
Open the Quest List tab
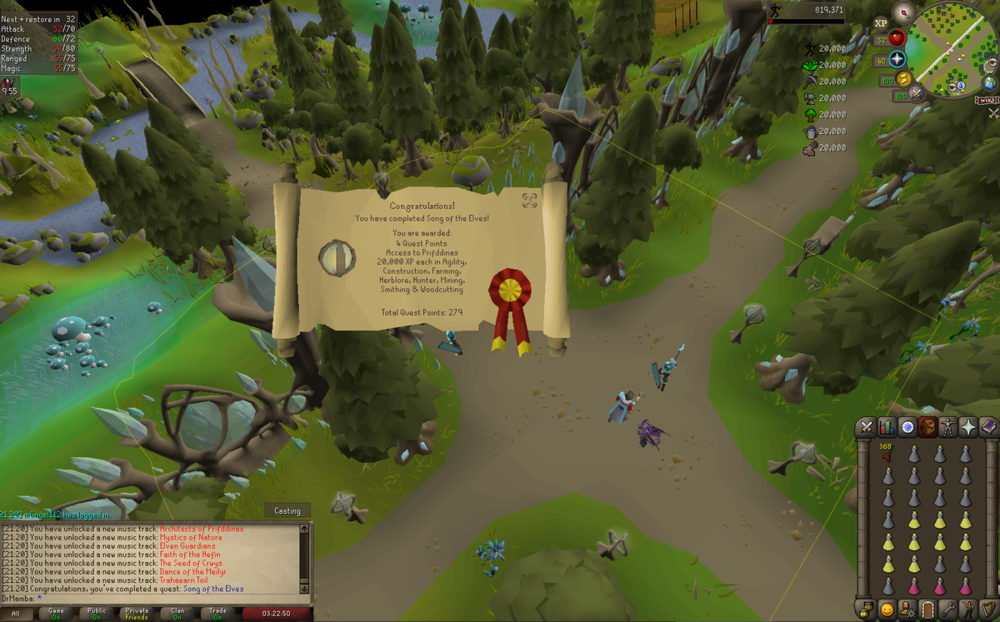tap(908, 427)
